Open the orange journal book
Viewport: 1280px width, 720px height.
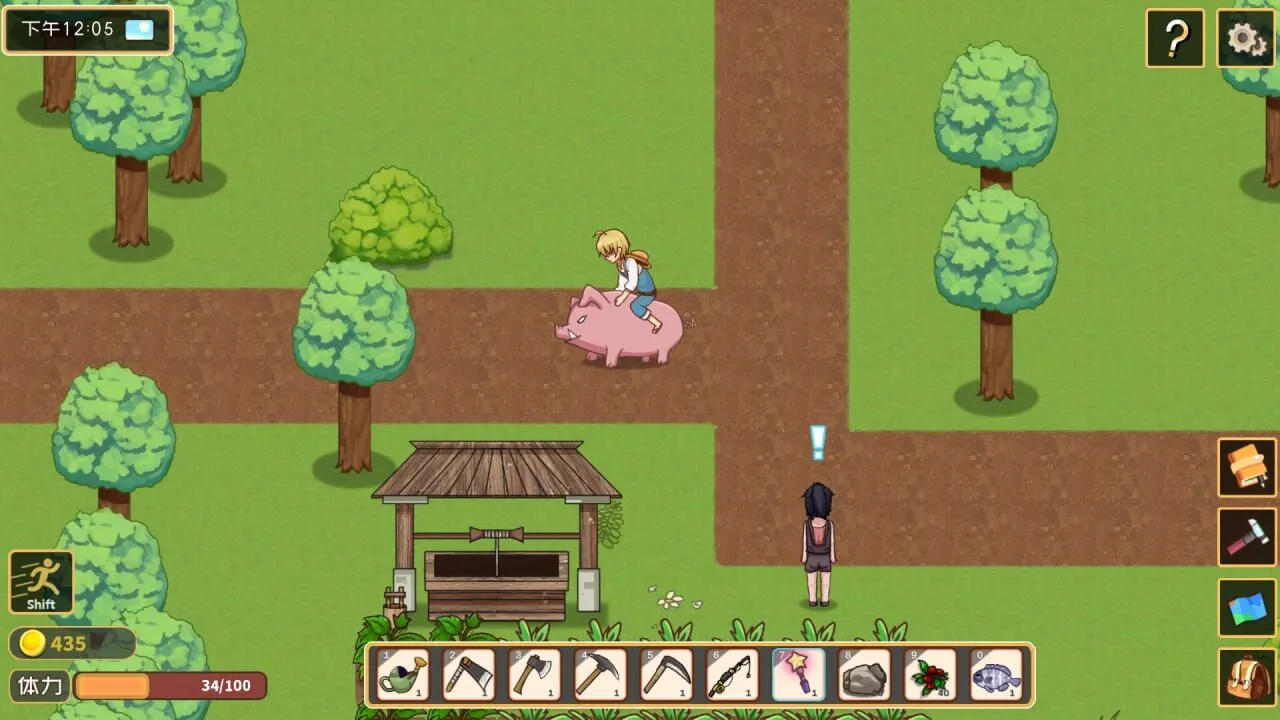(1246, 467)
